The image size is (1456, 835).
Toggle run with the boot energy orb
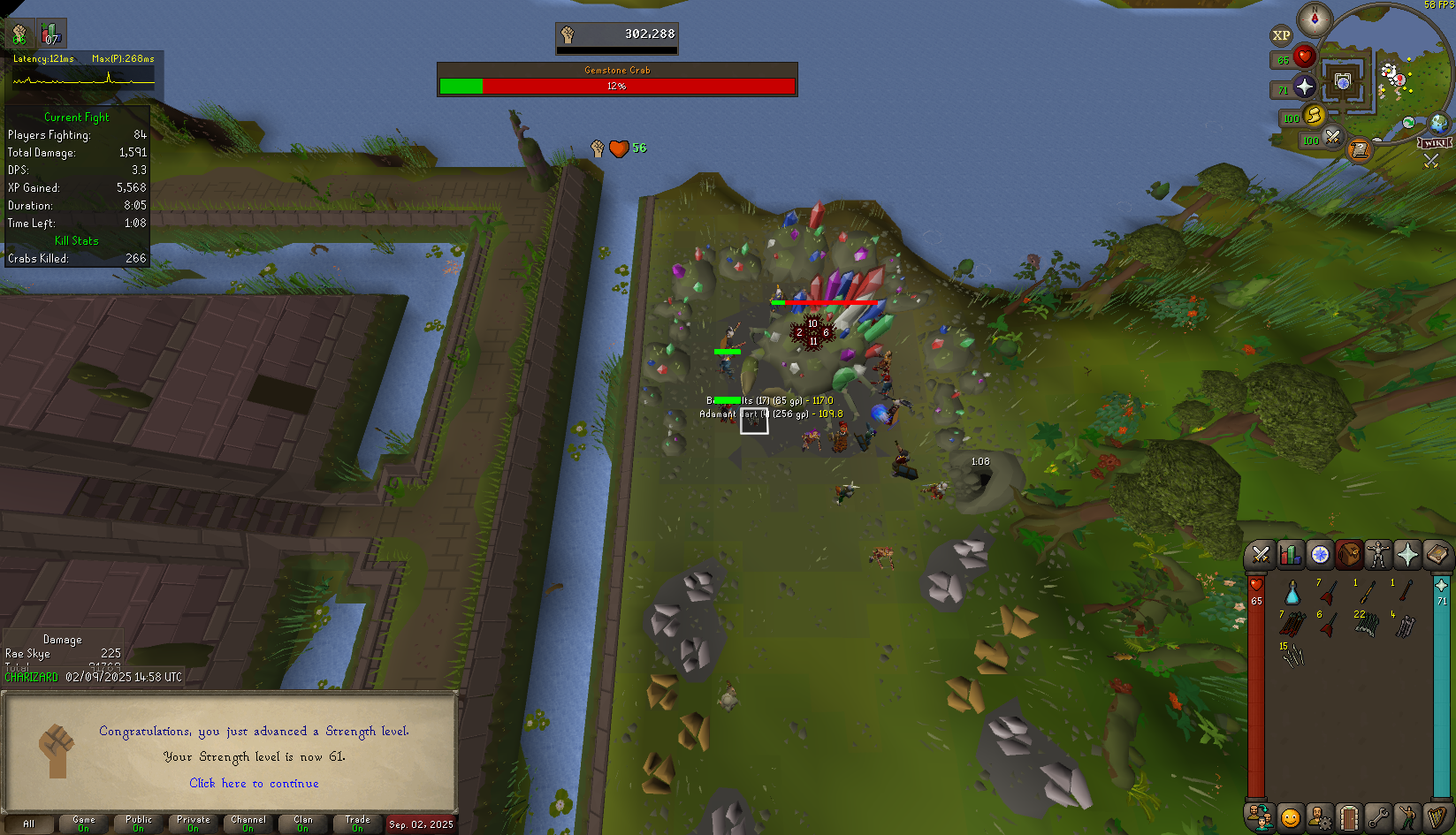pyautogui.click(x=1314, y=116)
